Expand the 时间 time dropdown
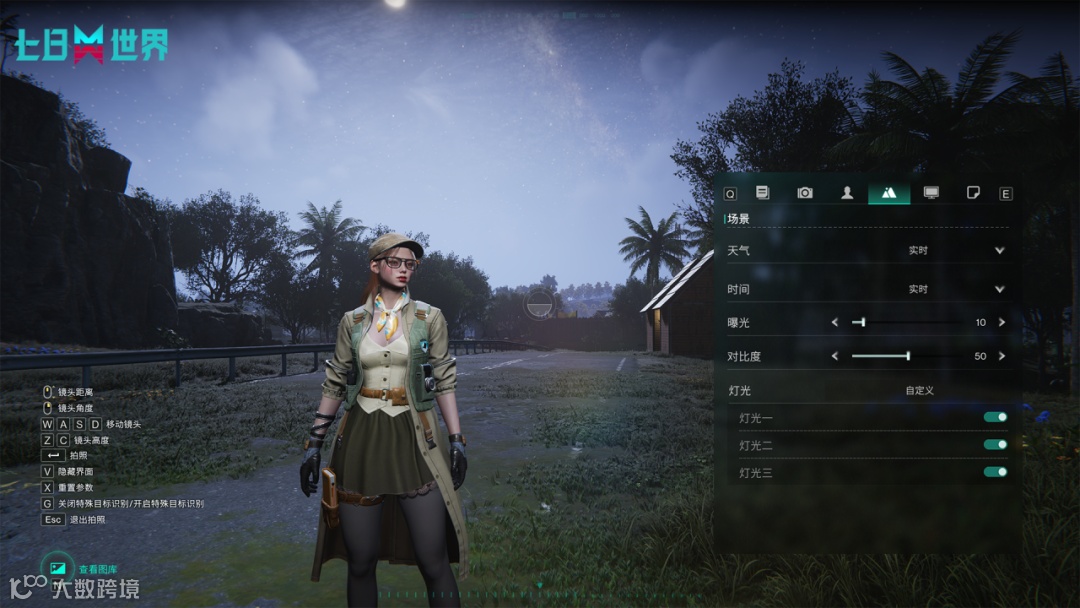This screenshot has width=1080, height=608. 999,289
